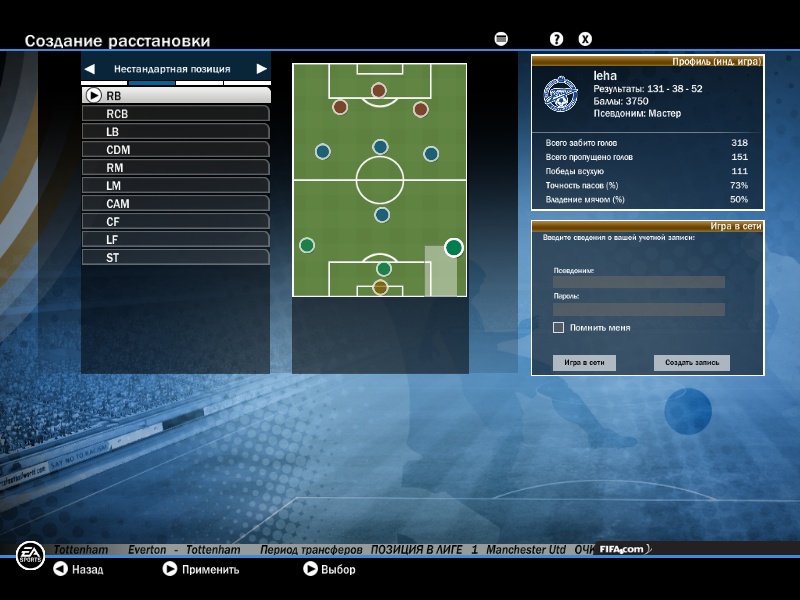Open Создать запись account creation
Image resolution: width=800 pixels, height=600 pixels.
coord(692,363)
